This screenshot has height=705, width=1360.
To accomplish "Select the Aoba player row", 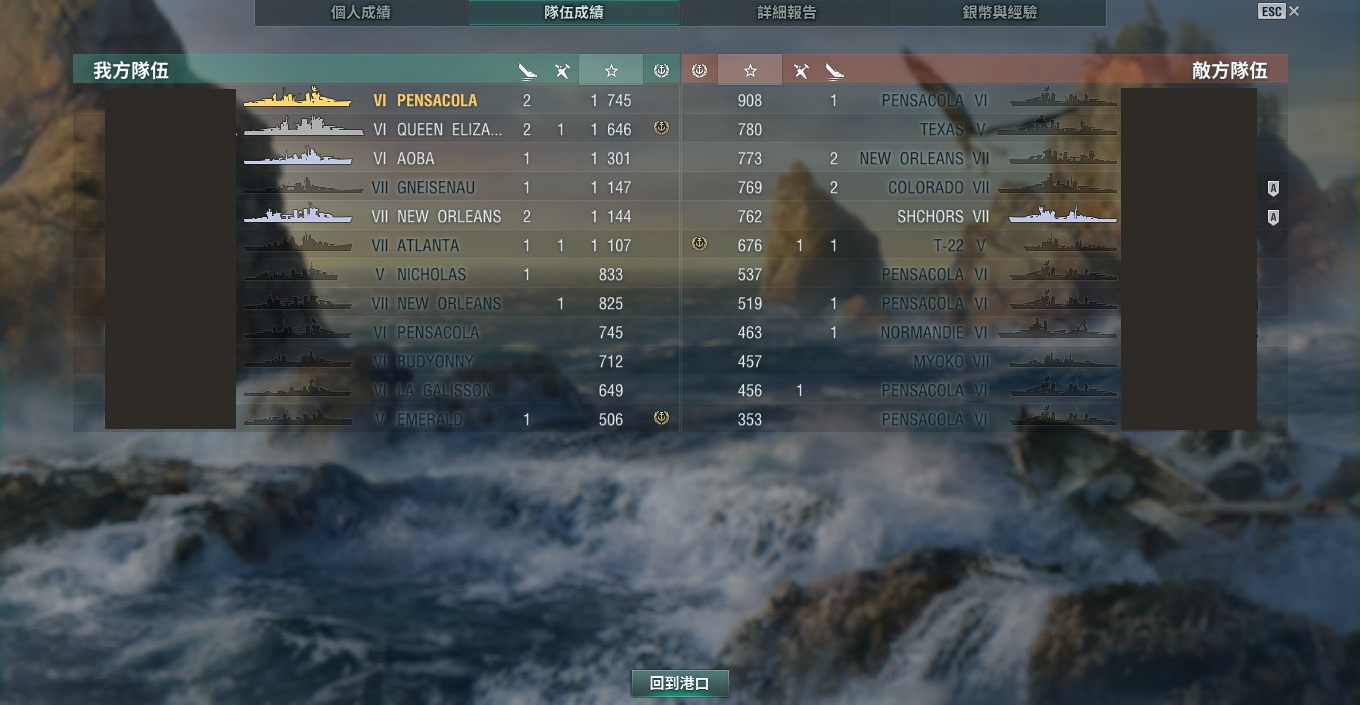I will click(415, 158).
